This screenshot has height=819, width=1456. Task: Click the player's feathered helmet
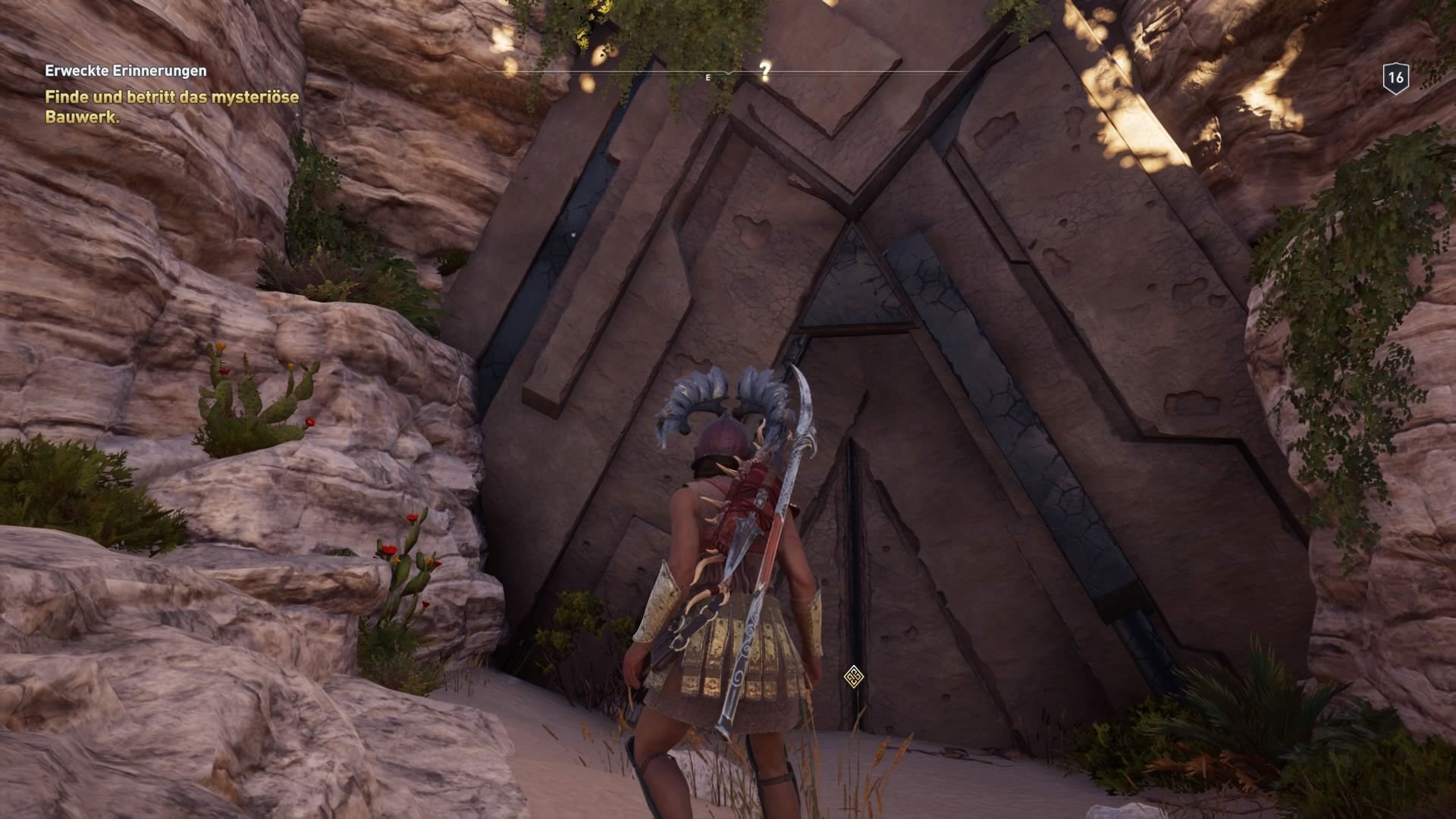[x=721, y=421]
